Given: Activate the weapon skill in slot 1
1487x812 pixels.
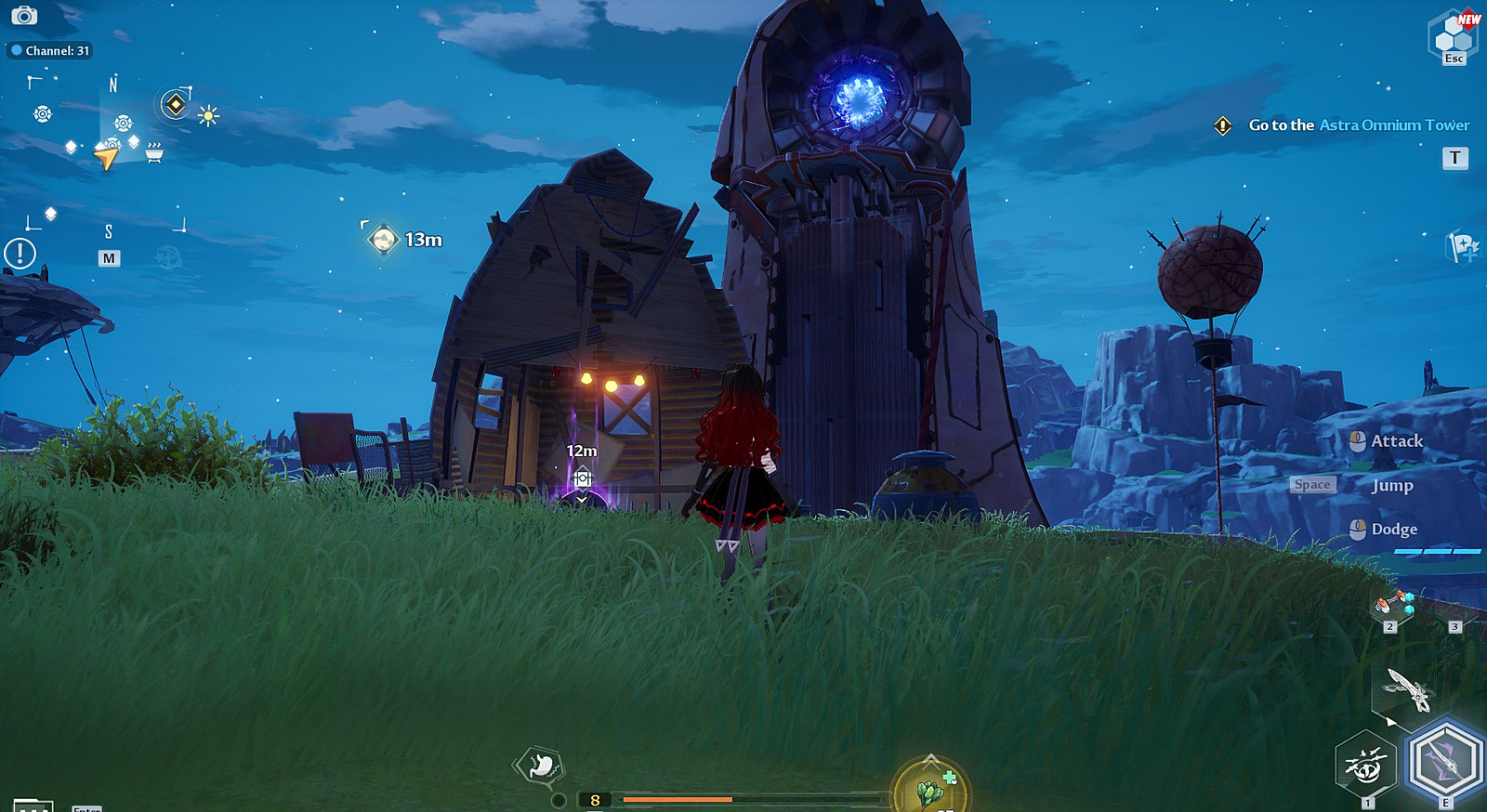Looking at the screenshot, I should tap(1365, 765).
